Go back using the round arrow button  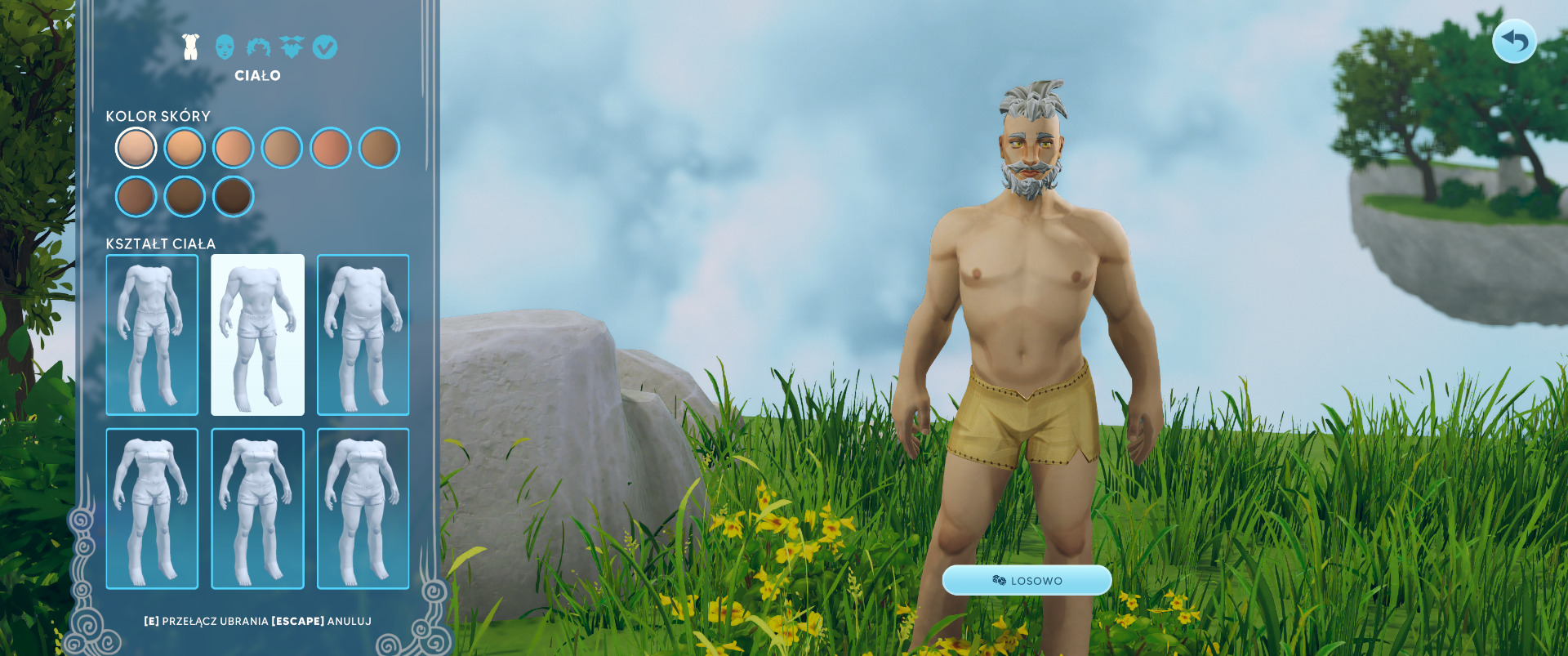point(1514,41)
